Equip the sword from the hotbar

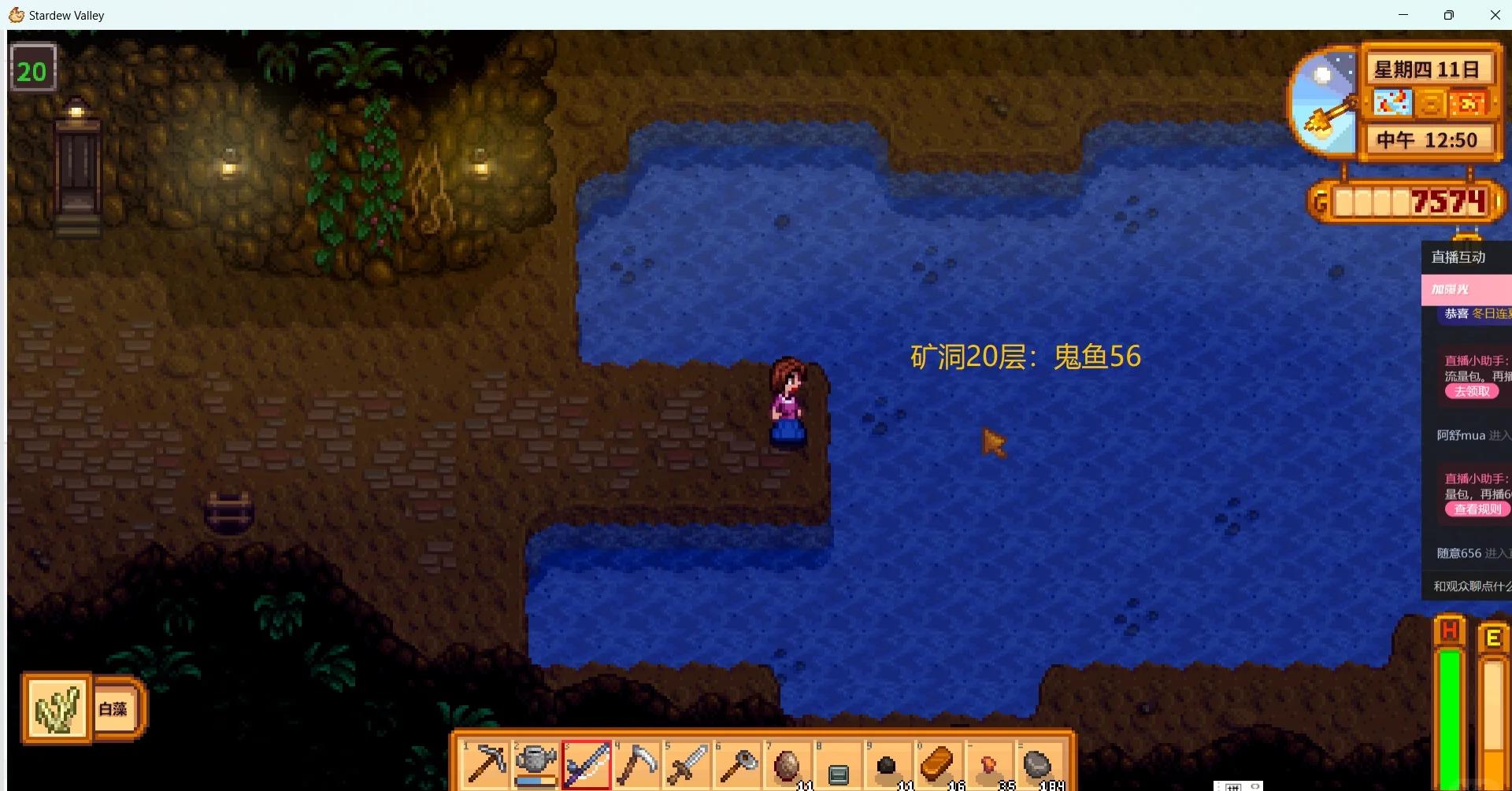[687, 764]
